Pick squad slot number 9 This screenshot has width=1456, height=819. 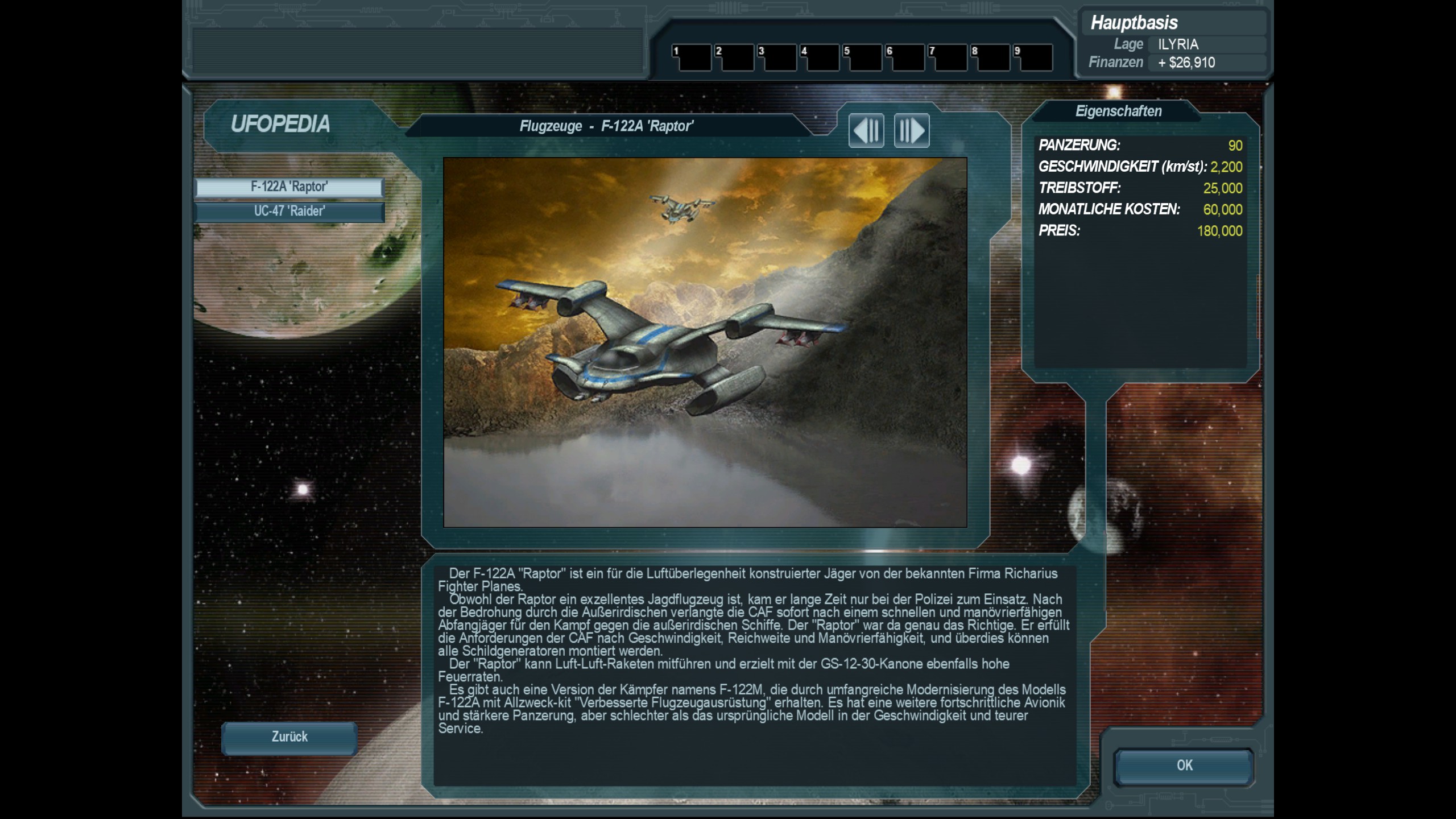point(1032,58)
